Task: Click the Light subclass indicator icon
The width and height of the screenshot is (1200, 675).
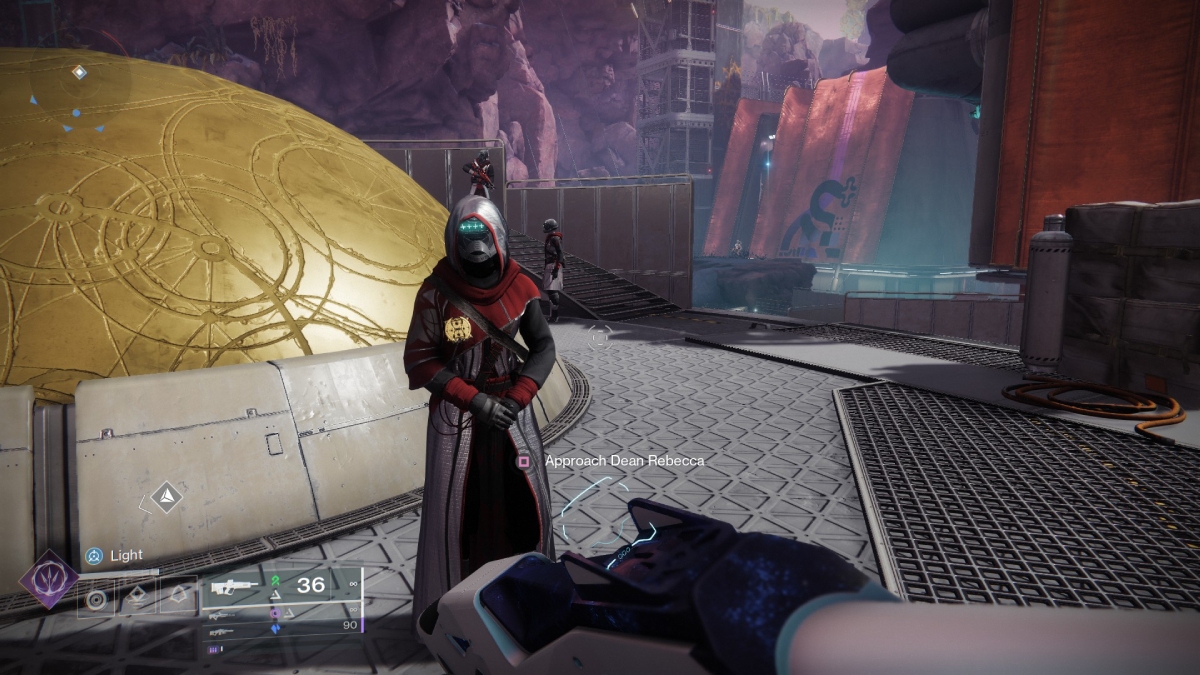Action: click(94, 555)
